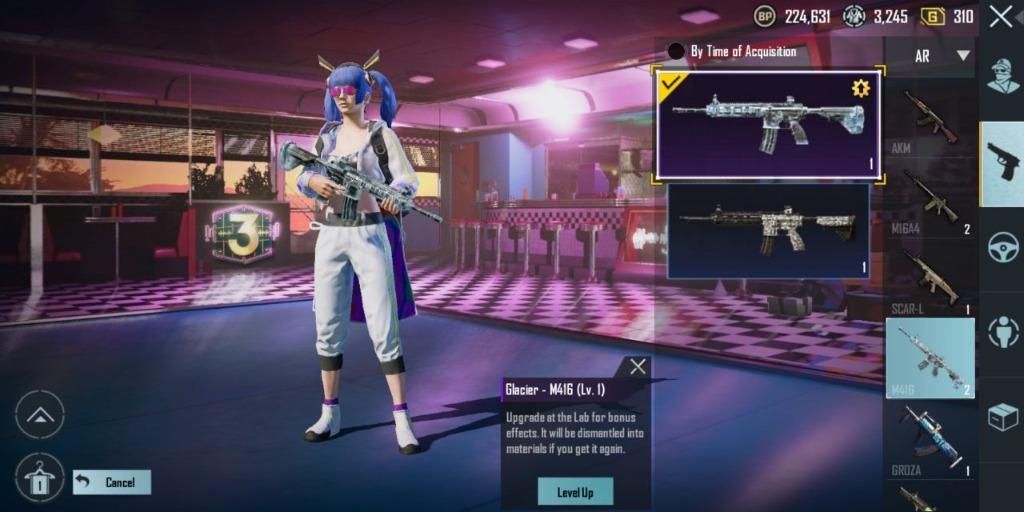Open the pistol icon weapons tab
The width and height of the screenshot is (1024, 512).
[1002, 163]
